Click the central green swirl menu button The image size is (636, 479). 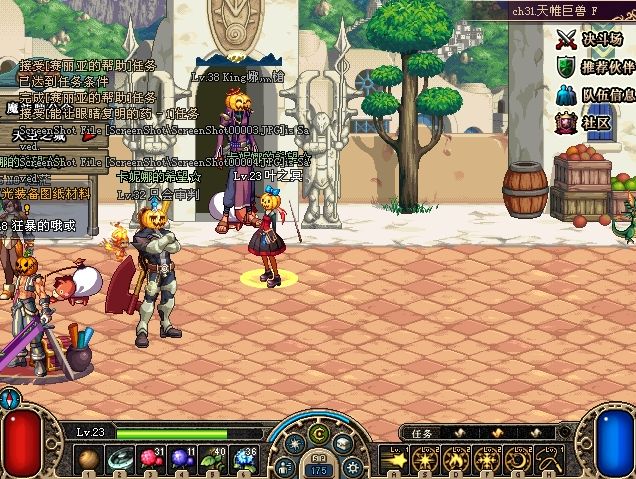pos(320,434)
